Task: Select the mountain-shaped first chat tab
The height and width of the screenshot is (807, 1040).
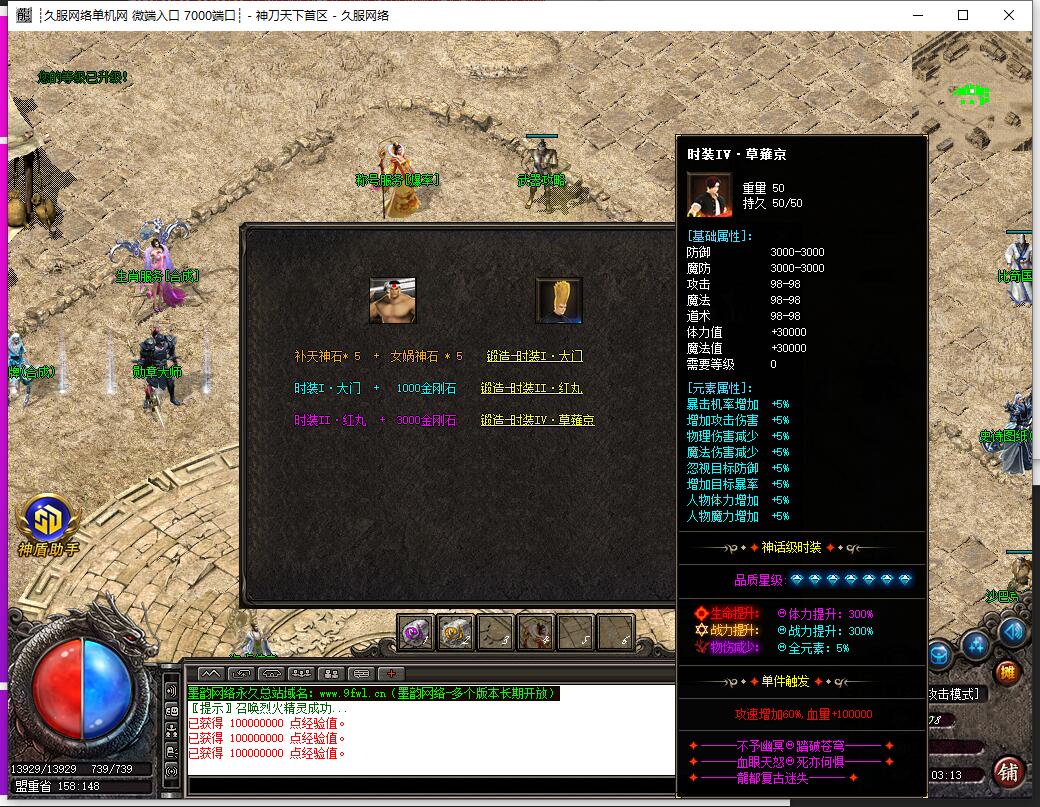Action: 211,673
